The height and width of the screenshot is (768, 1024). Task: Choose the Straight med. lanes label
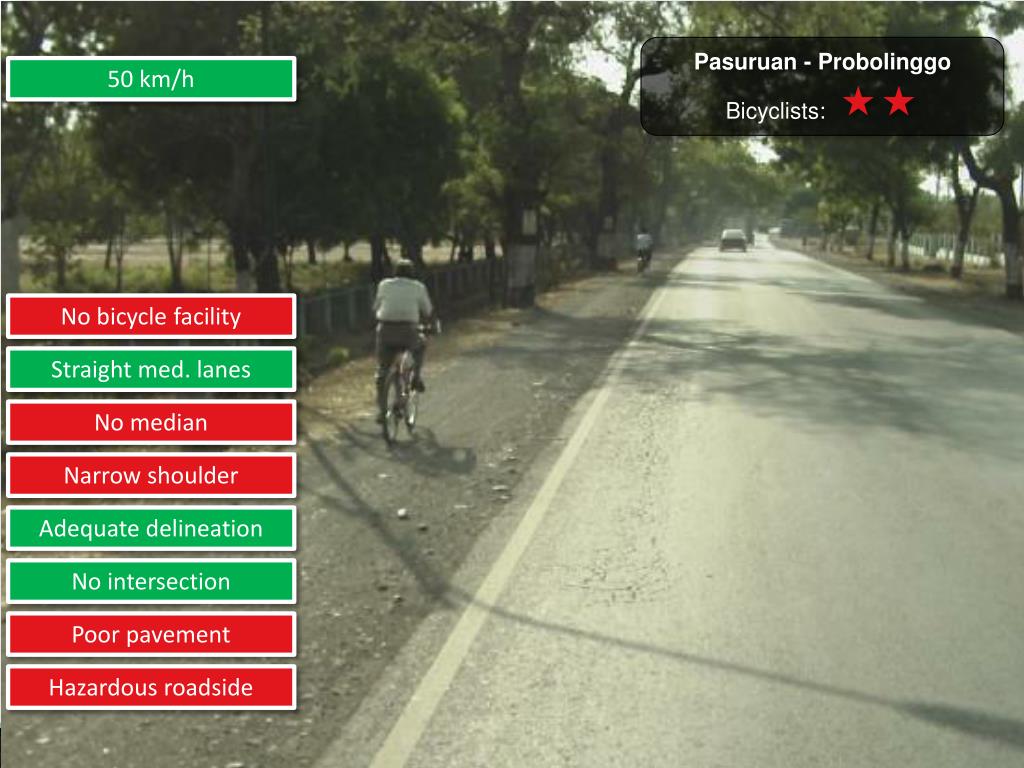pos(151,370)
